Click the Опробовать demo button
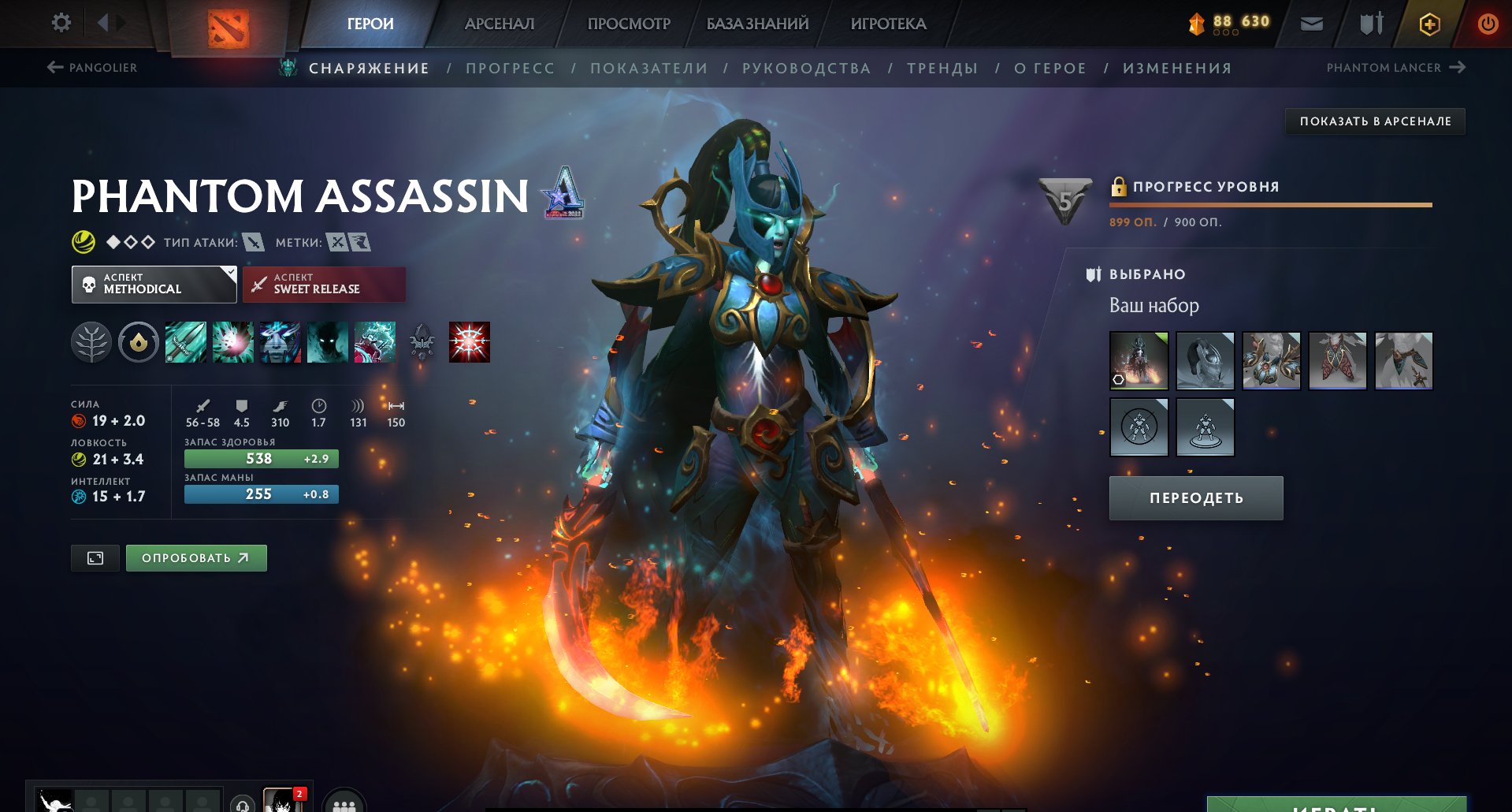 click(196, 558)
